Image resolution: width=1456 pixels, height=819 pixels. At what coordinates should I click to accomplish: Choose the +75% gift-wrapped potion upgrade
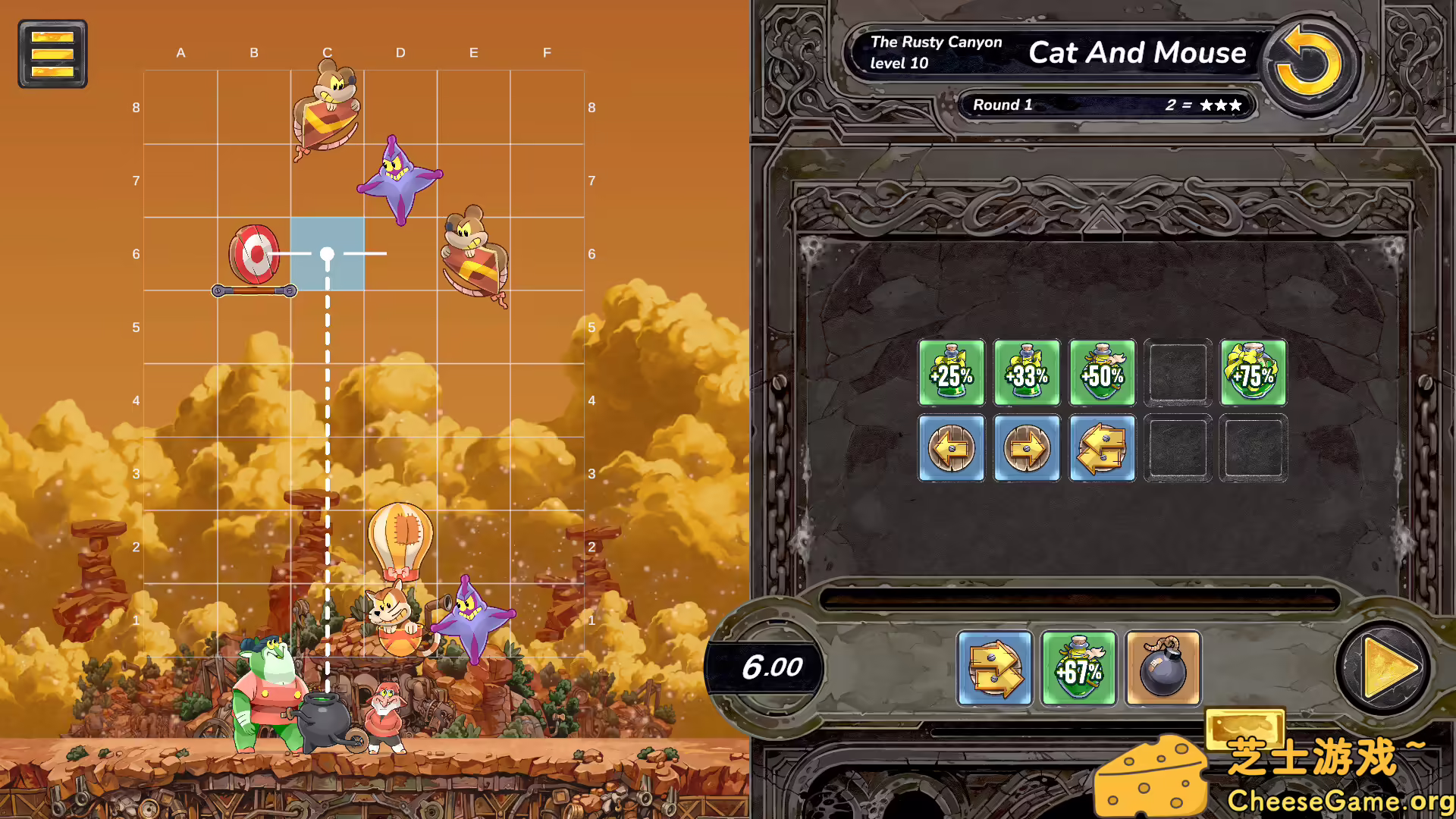1253,373
